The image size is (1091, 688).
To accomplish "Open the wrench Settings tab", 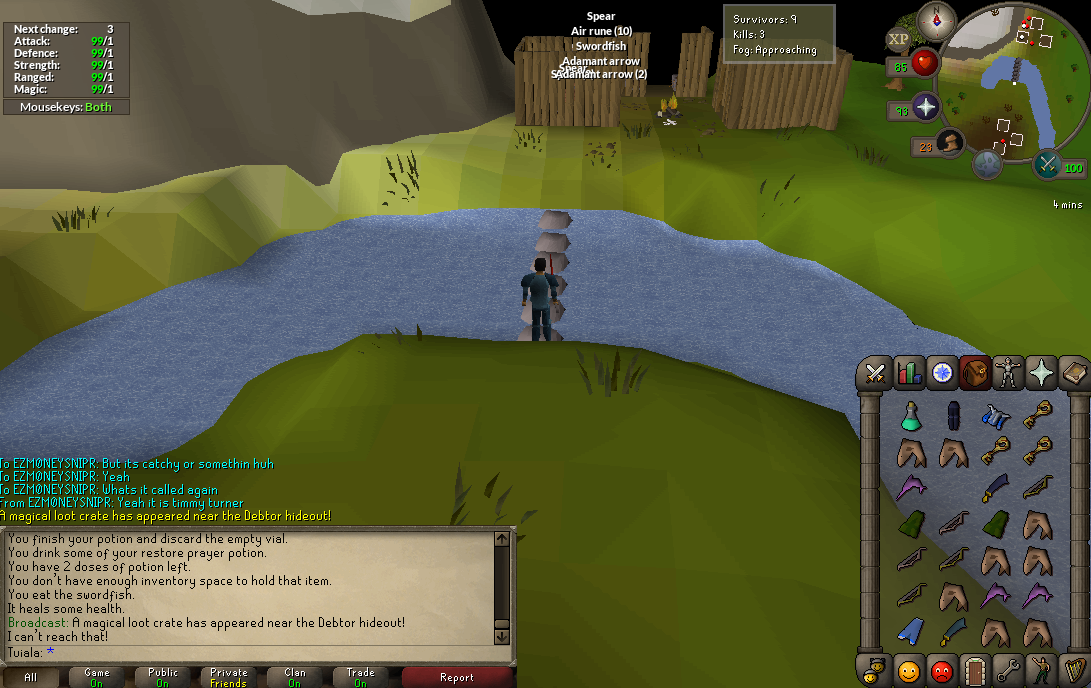I will (x=1007, y=670).
